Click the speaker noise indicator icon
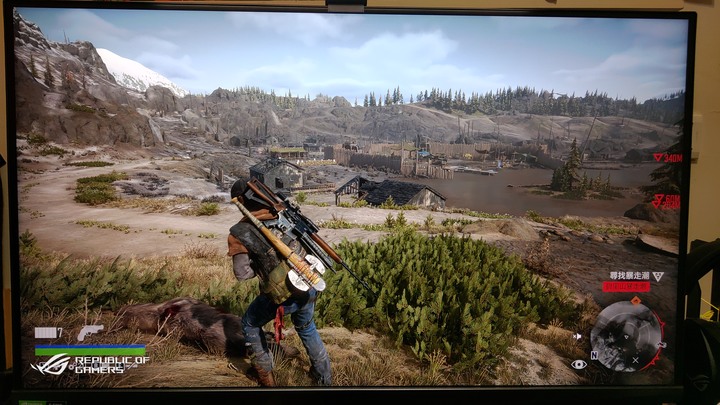This screenshot has height=405, width=720. 578,337
